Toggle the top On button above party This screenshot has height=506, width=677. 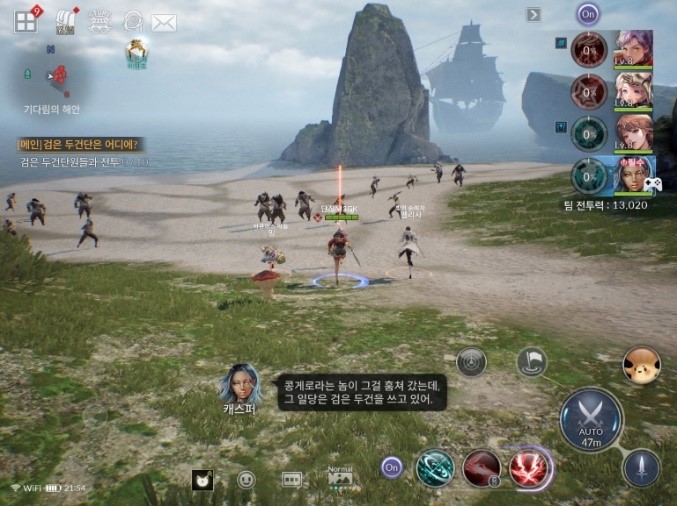588,14
